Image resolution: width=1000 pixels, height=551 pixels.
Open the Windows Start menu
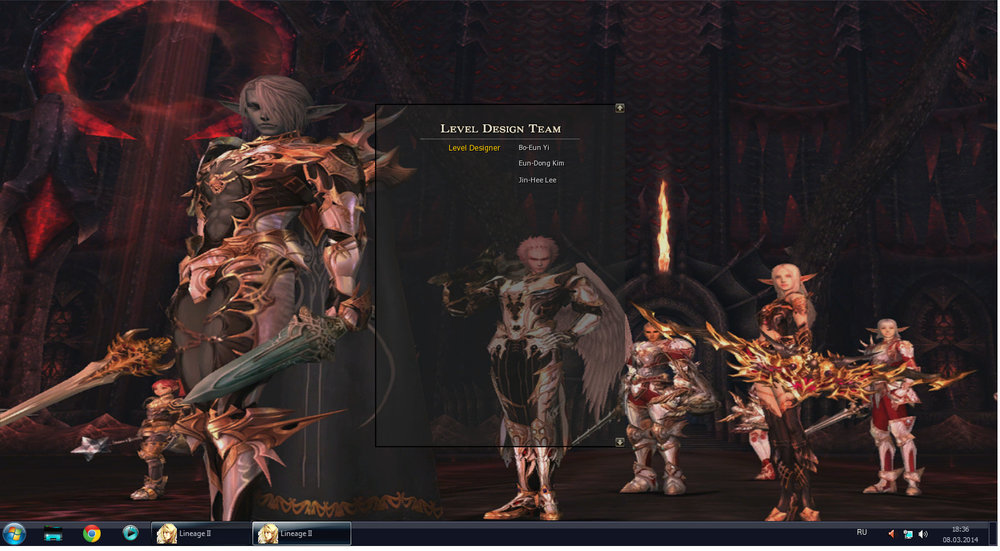coord(15,533)
